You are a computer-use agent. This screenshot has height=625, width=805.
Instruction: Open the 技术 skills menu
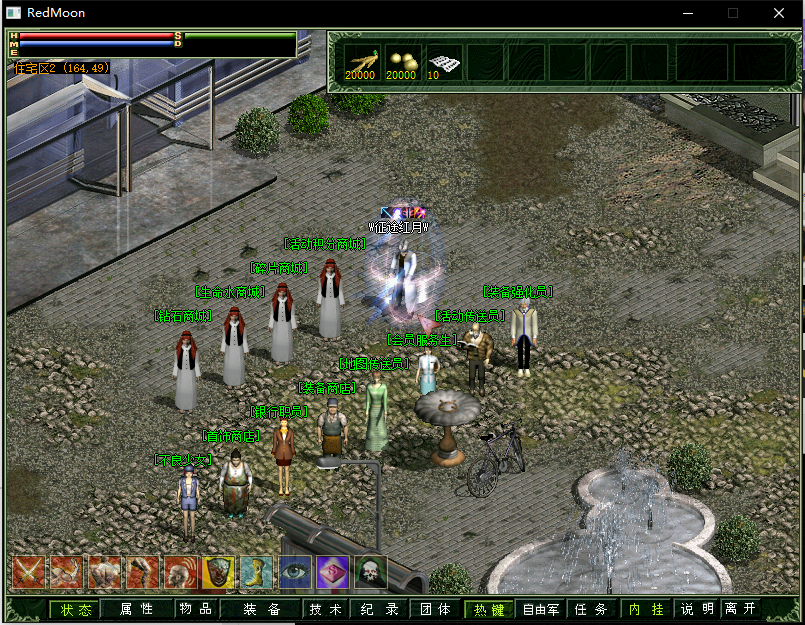point(325,609)
